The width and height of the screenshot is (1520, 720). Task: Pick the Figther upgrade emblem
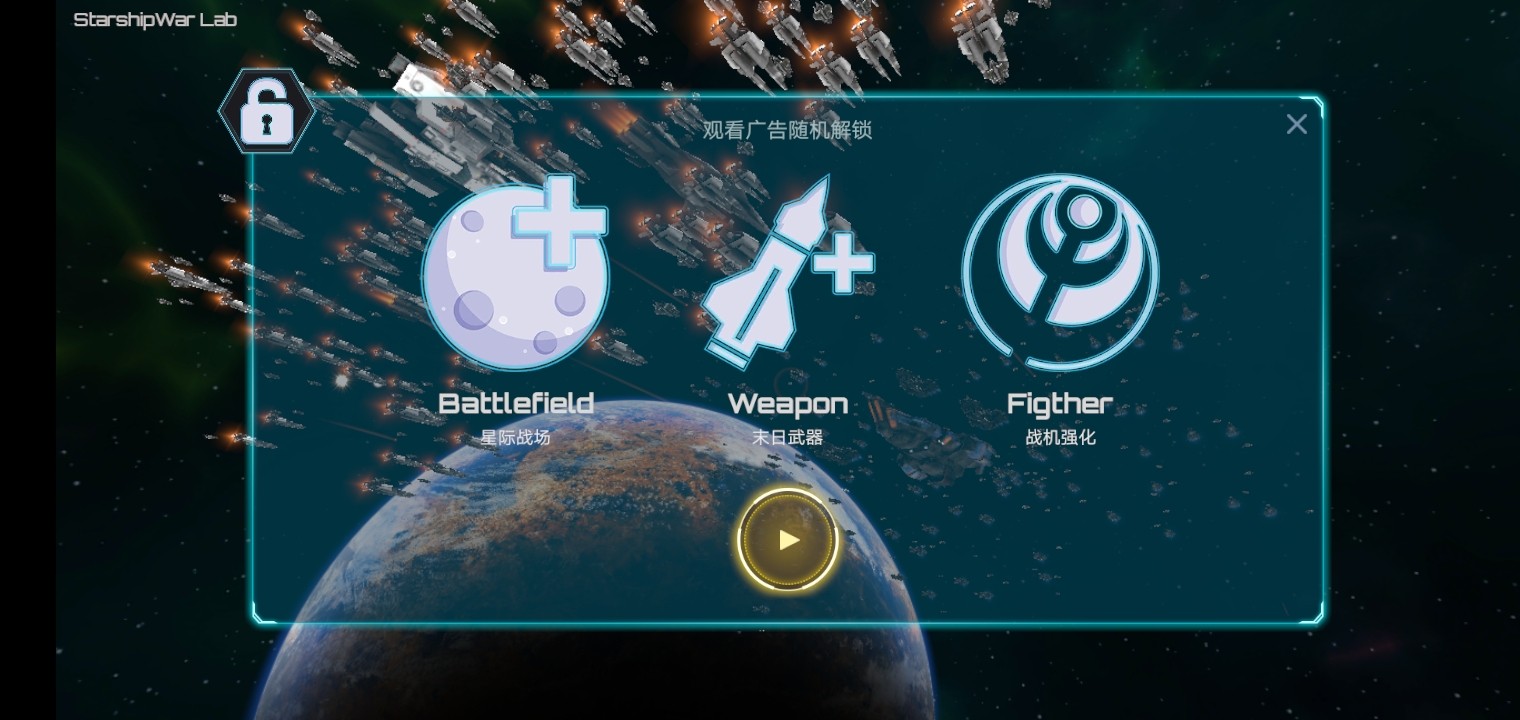click(1060, 273)
